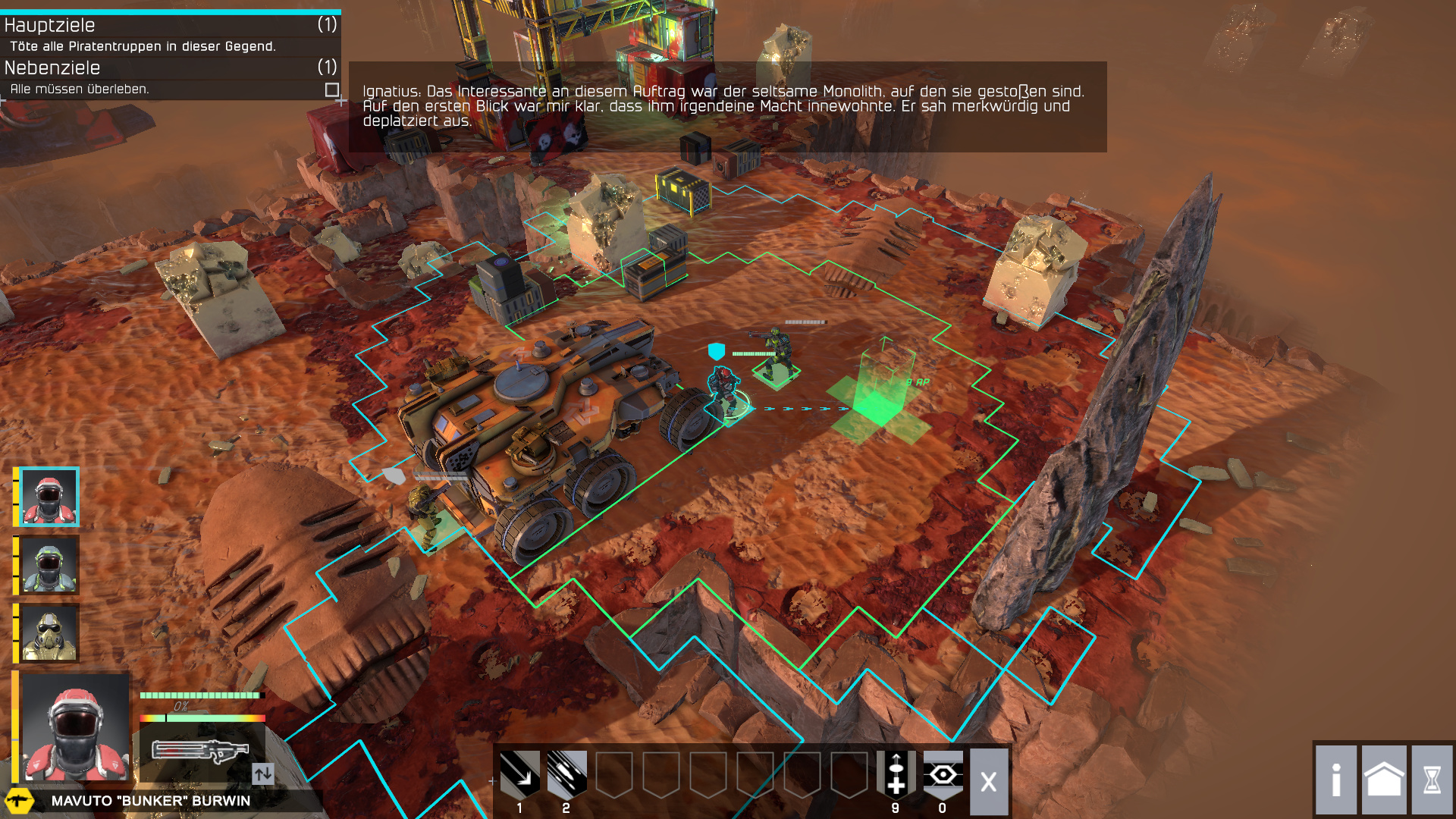Viewport: 1456px width, 819px height.
Task: Select the yellow gas-mask squad member portrait
Action: coord(49,633)
